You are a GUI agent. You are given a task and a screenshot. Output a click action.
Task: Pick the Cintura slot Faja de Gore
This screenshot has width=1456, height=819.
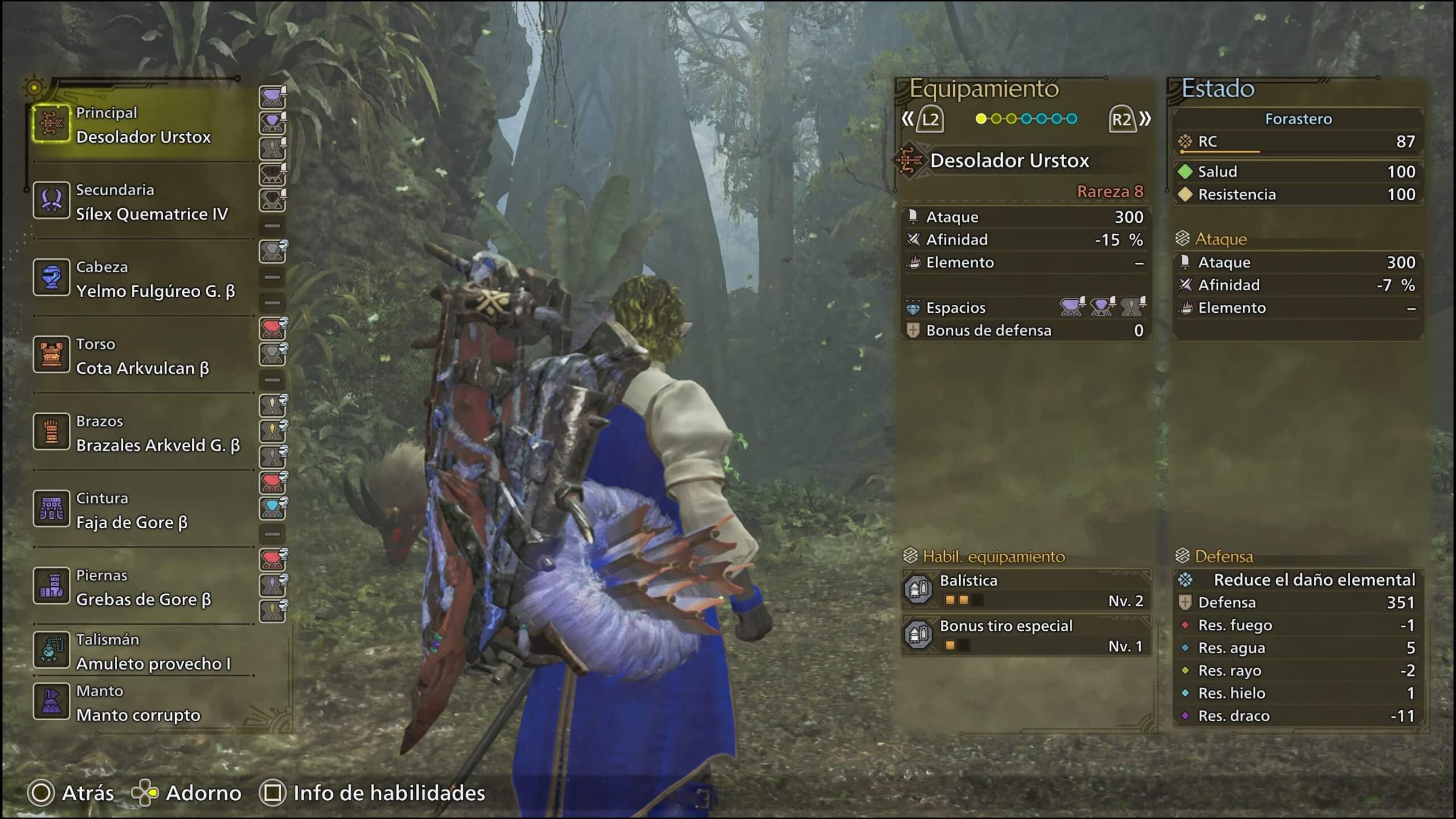pyautogui.click(x=142, y=510)
